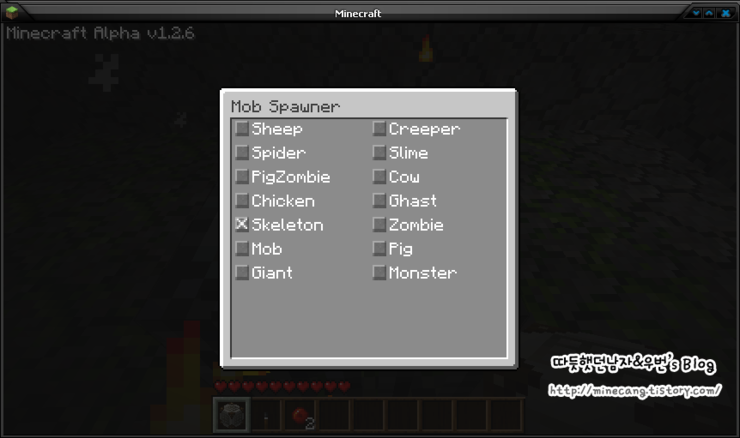Check the Monster checkbox
Viewport: 740px width, 438px height.
tap(379, 273)
